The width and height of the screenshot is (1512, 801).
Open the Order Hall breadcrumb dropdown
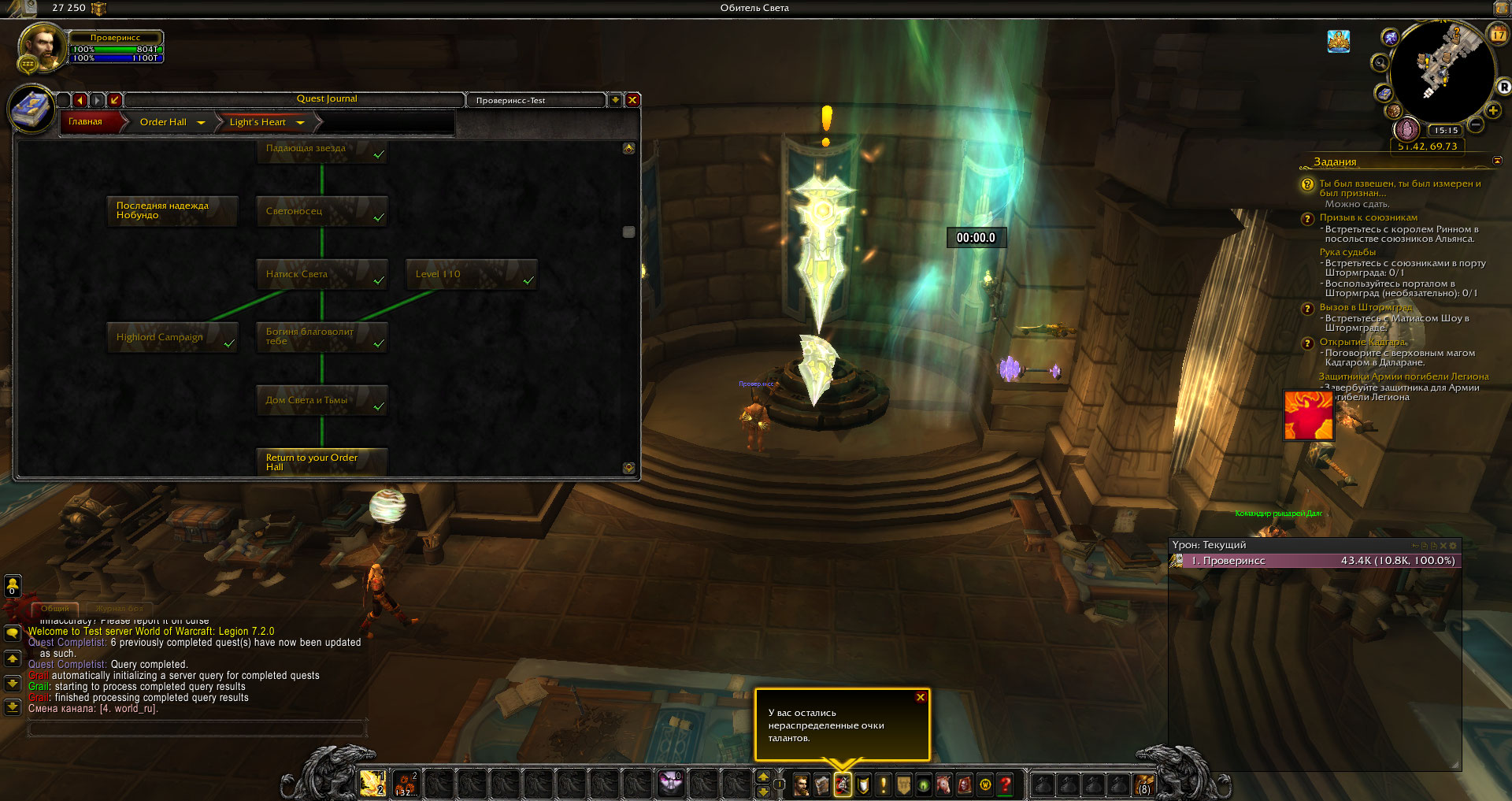click(201, 123)
